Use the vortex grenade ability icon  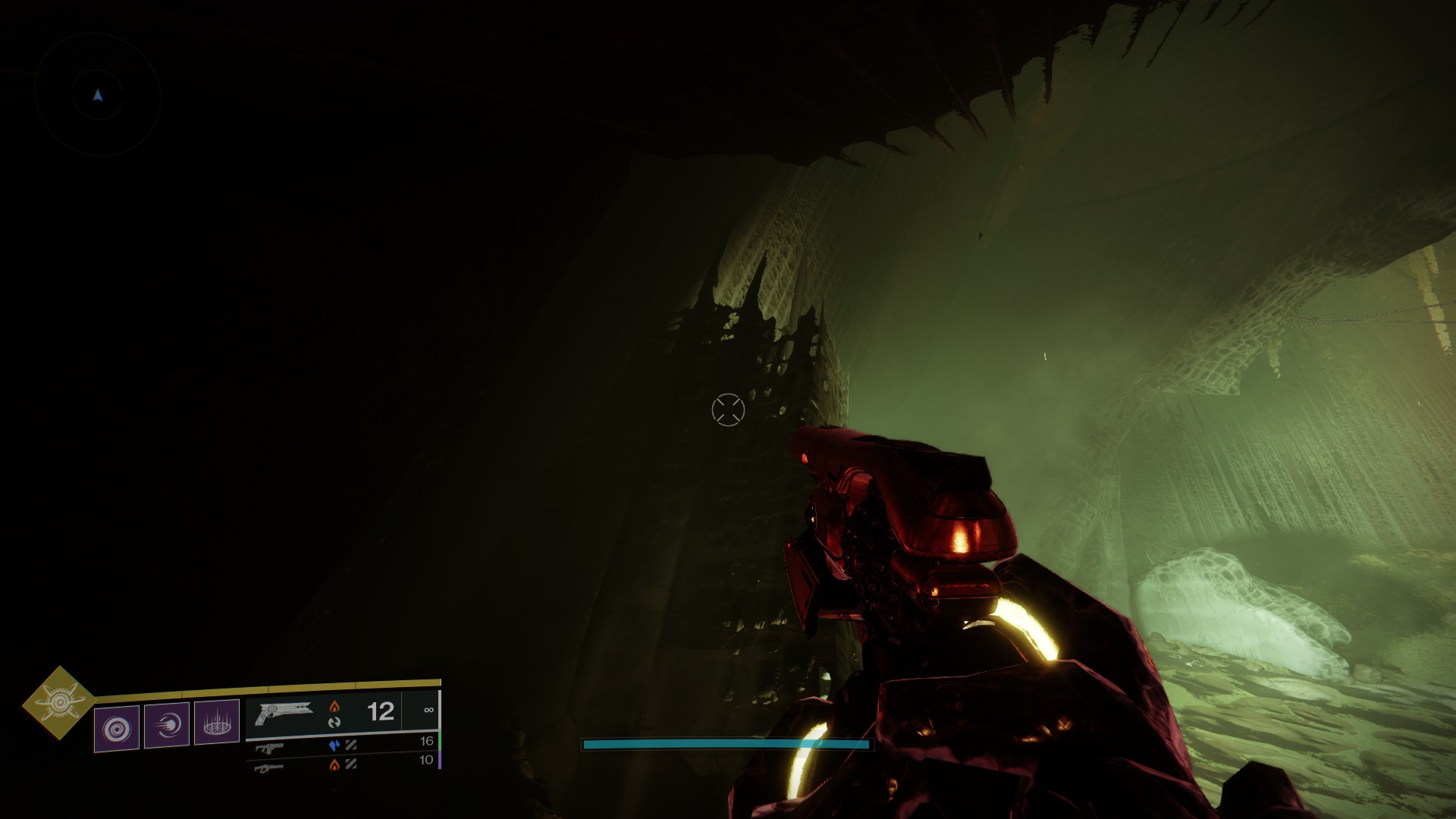point(117,728)
